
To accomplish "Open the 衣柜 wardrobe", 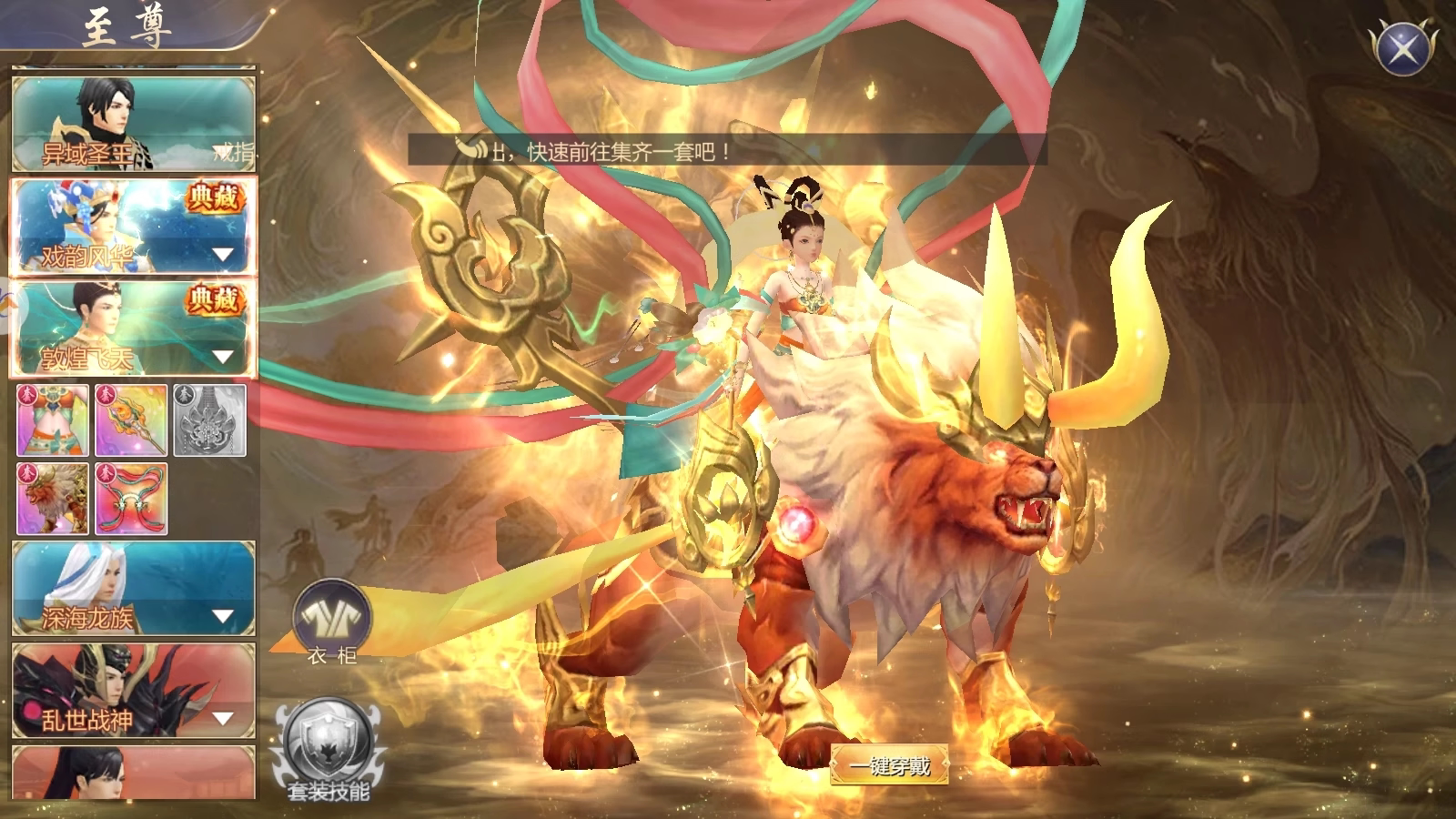I will tap(332, 621).
